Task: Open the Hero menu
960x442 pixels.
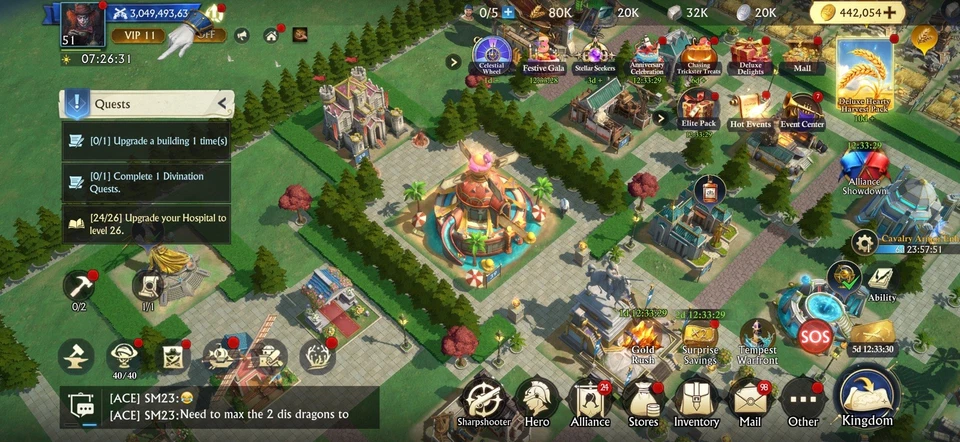Action: tap(537, 398)
